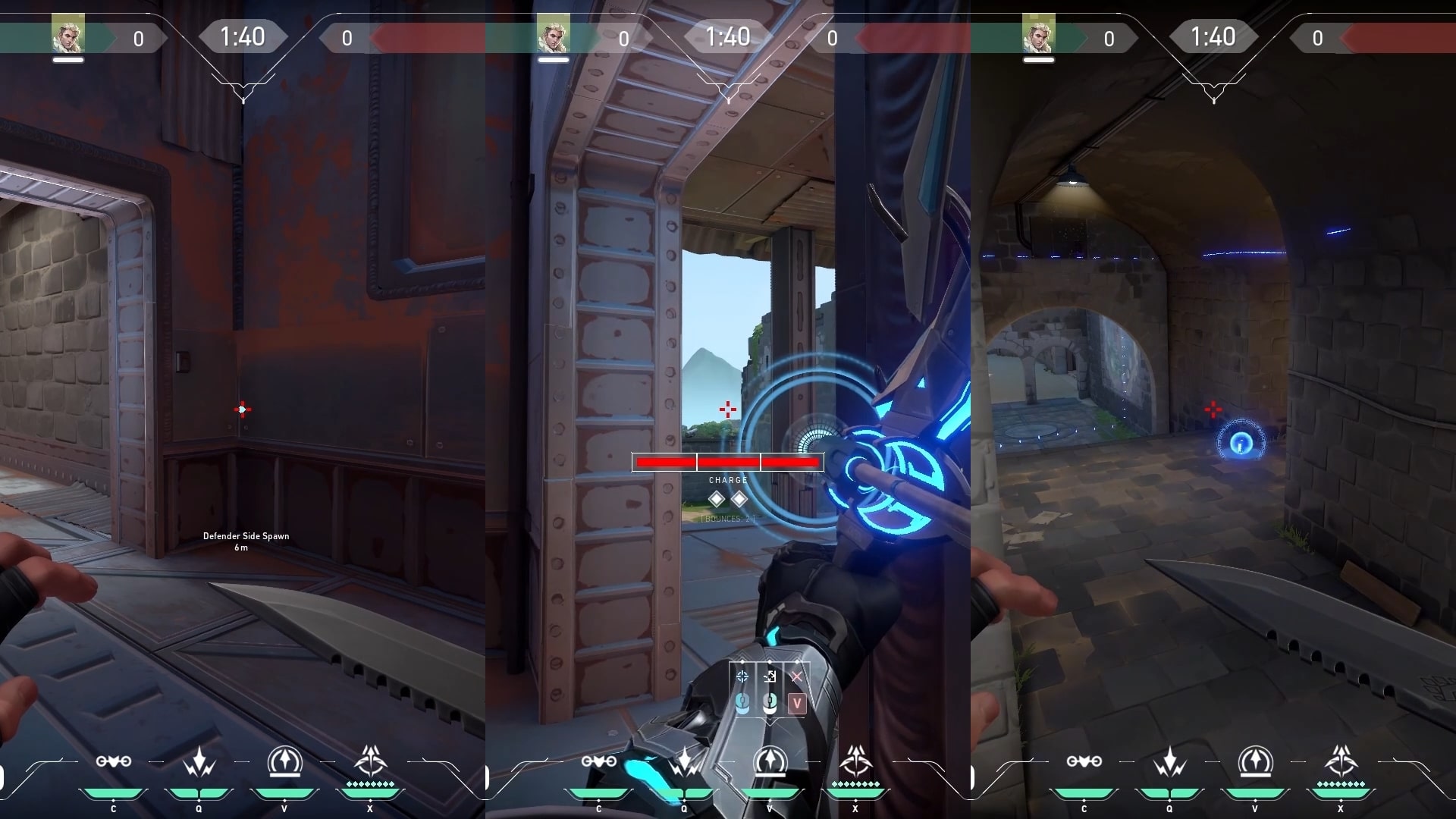Screen dimensions: 1456x819
Task: Select Owl Drone ability in the middle panel
Action: [599, 761]
